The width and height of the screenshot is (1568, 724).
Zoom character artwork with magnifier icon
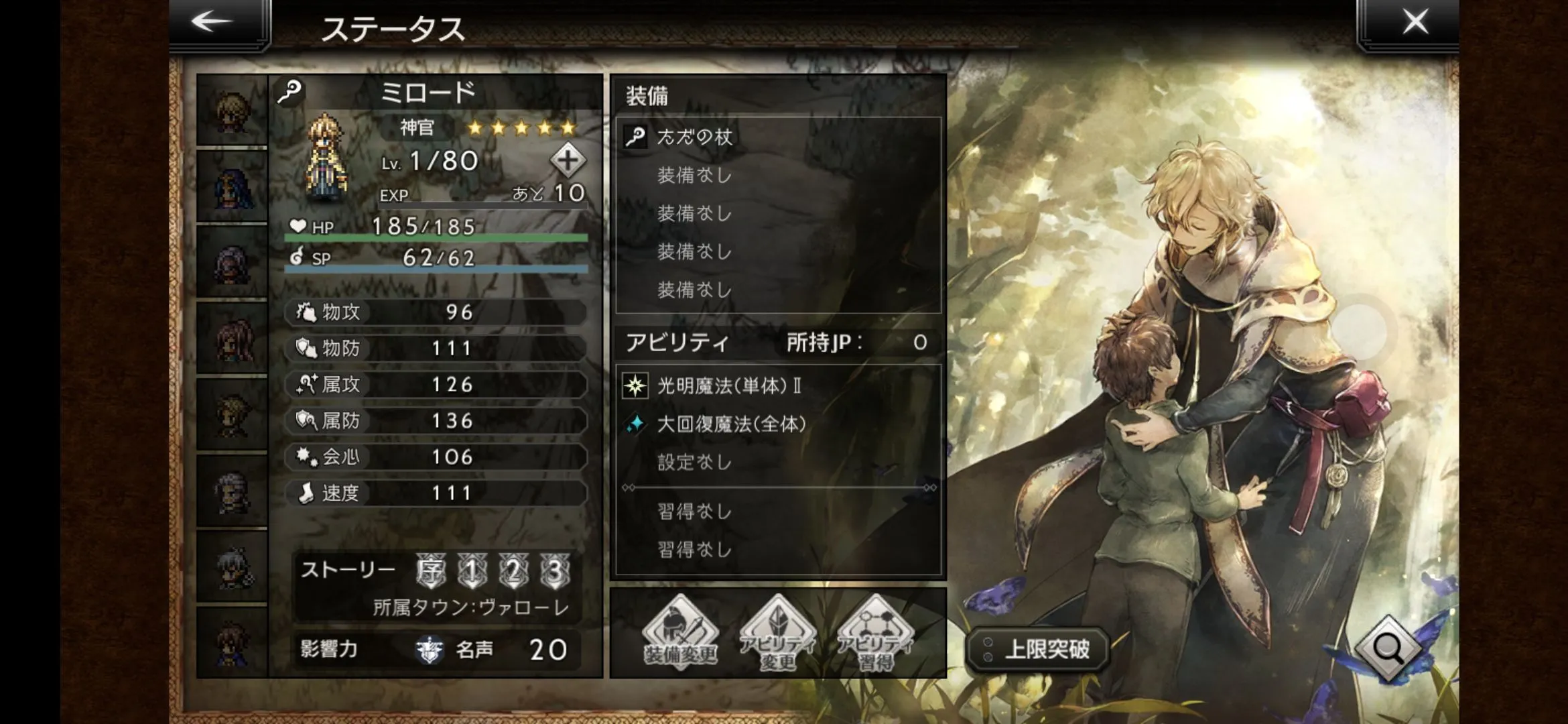[x=1388, y=648]
